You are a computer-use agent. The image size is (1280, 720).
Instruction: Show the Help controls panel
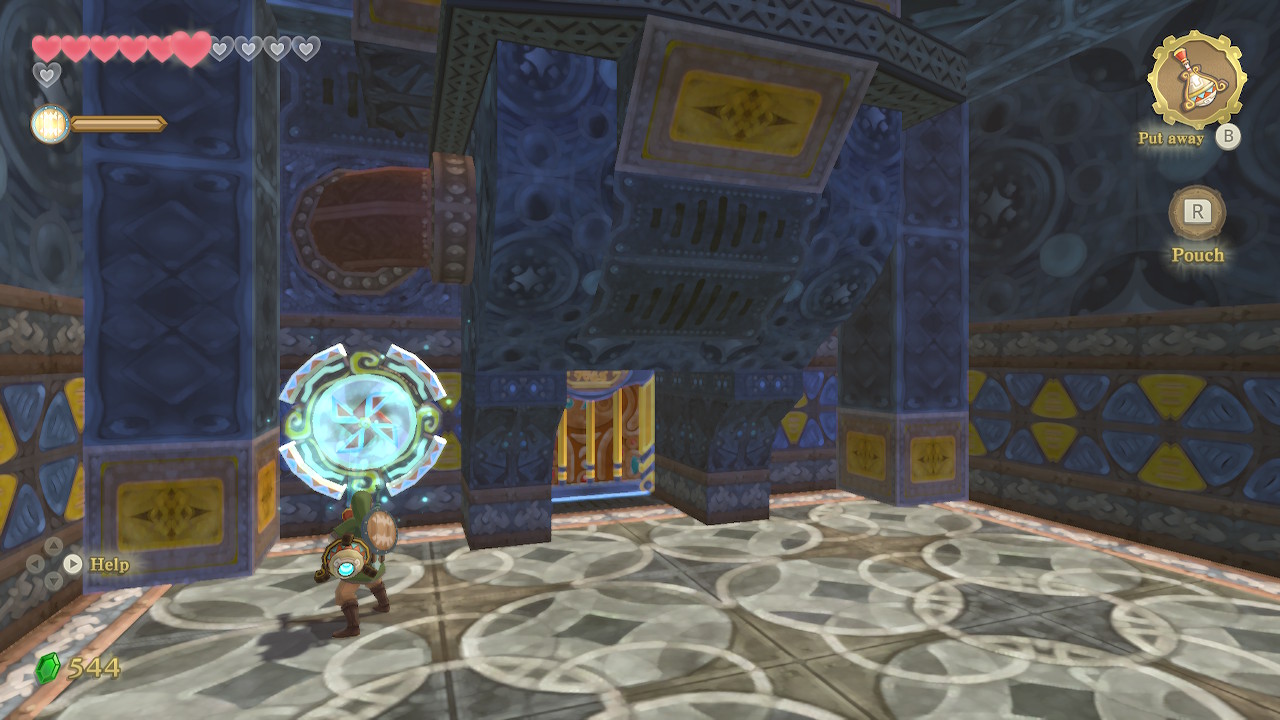coord(73,564)
